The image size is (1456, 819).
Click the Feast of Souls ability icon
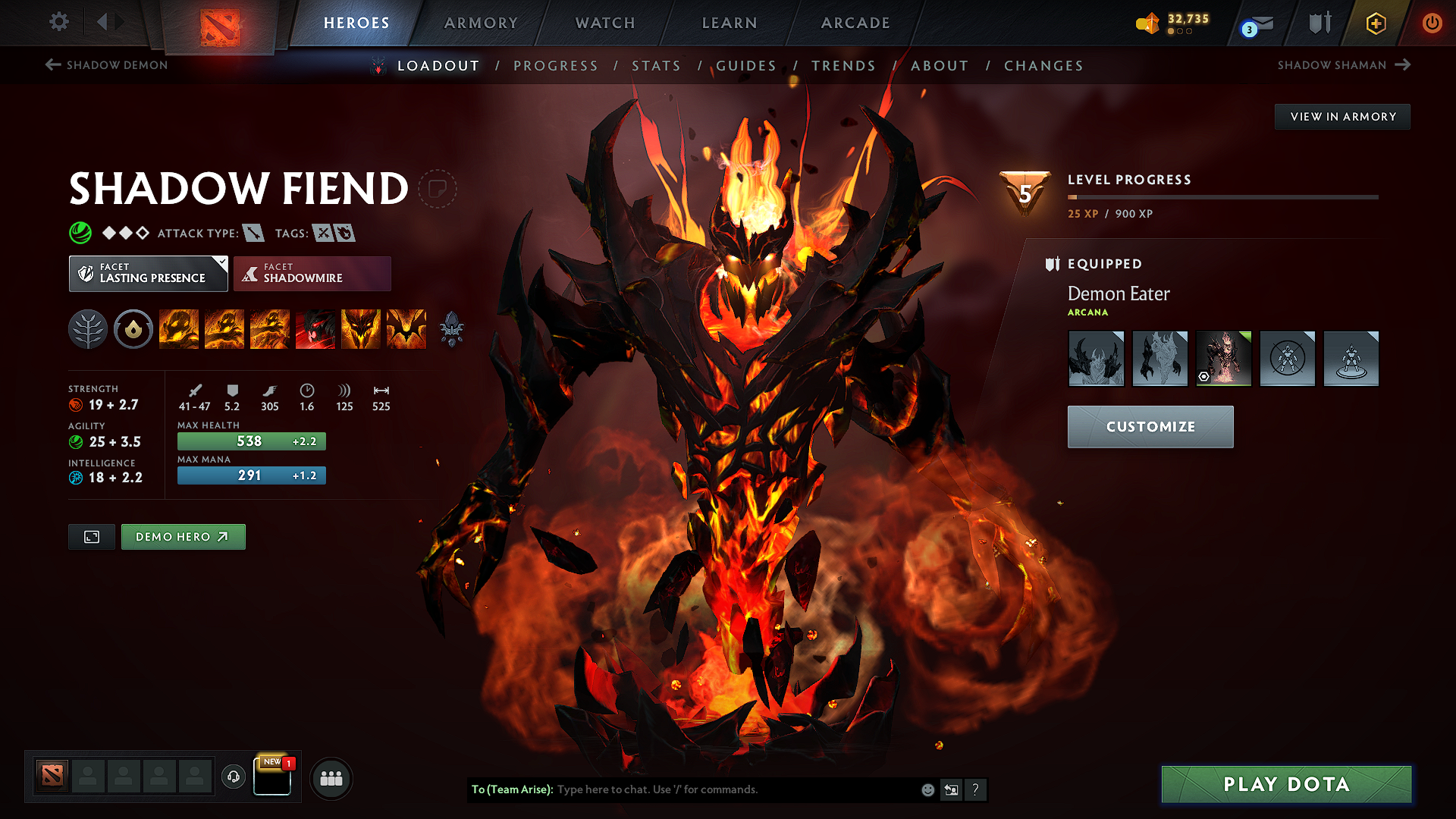tap(315, 329)
